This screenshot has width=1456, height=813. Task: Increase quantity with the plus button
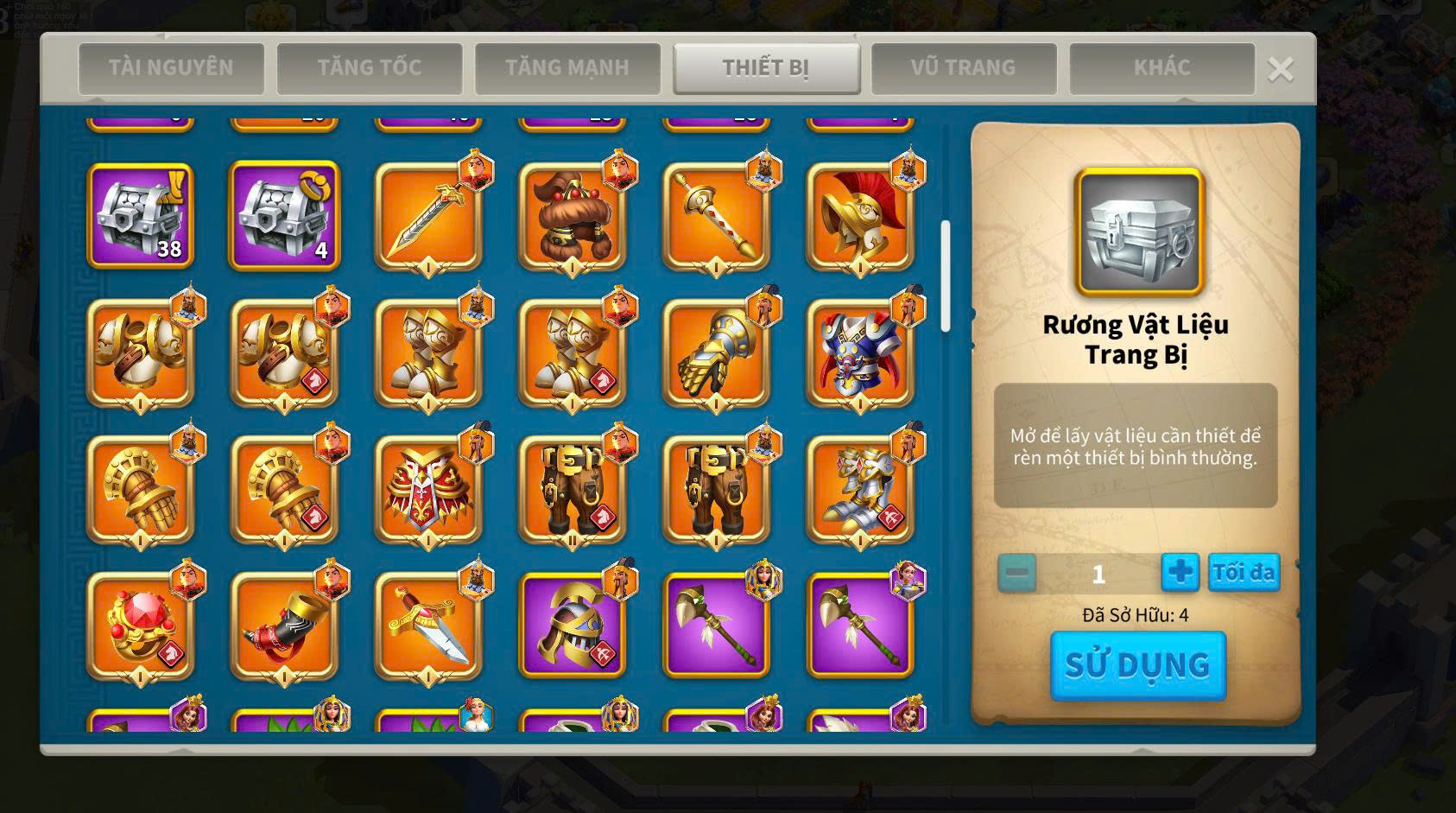[x=1180, y=572]
